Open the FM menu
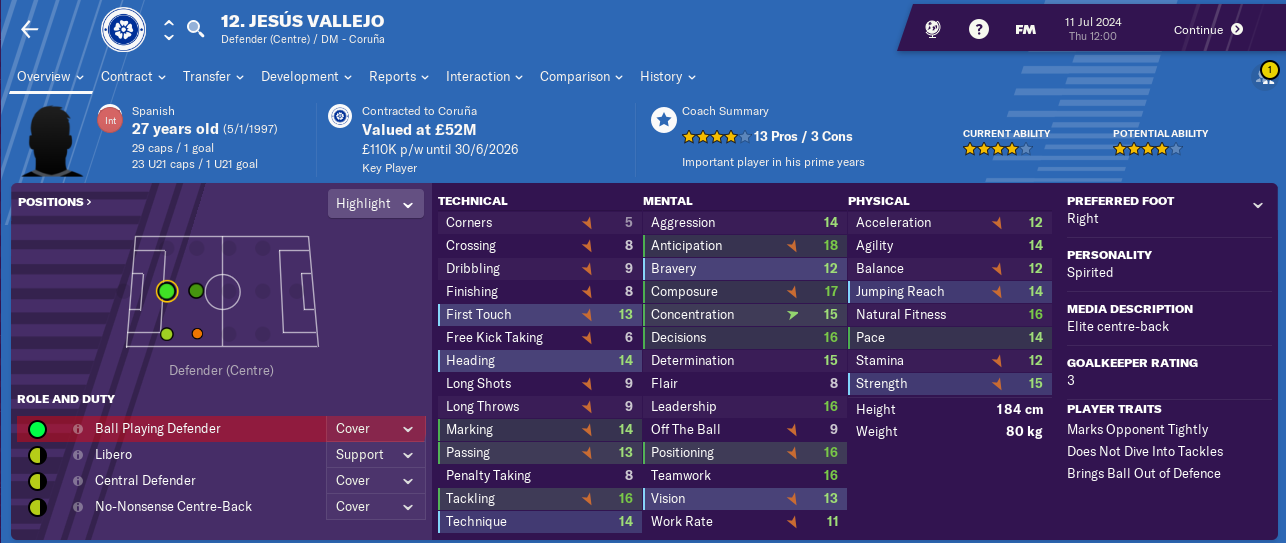 1025,29
